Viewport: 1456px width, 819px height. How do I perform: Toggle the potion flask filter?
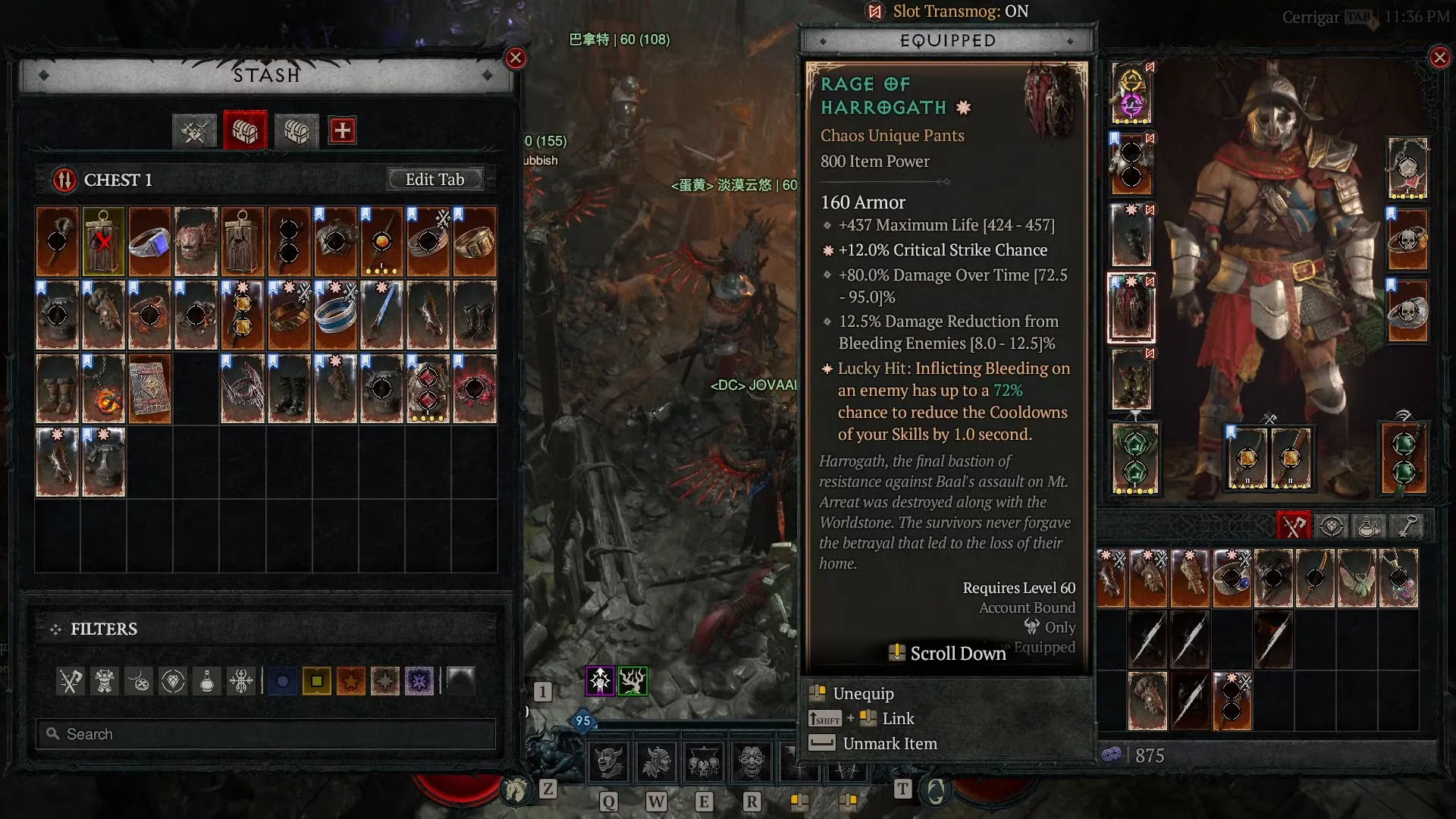point(207,682)
